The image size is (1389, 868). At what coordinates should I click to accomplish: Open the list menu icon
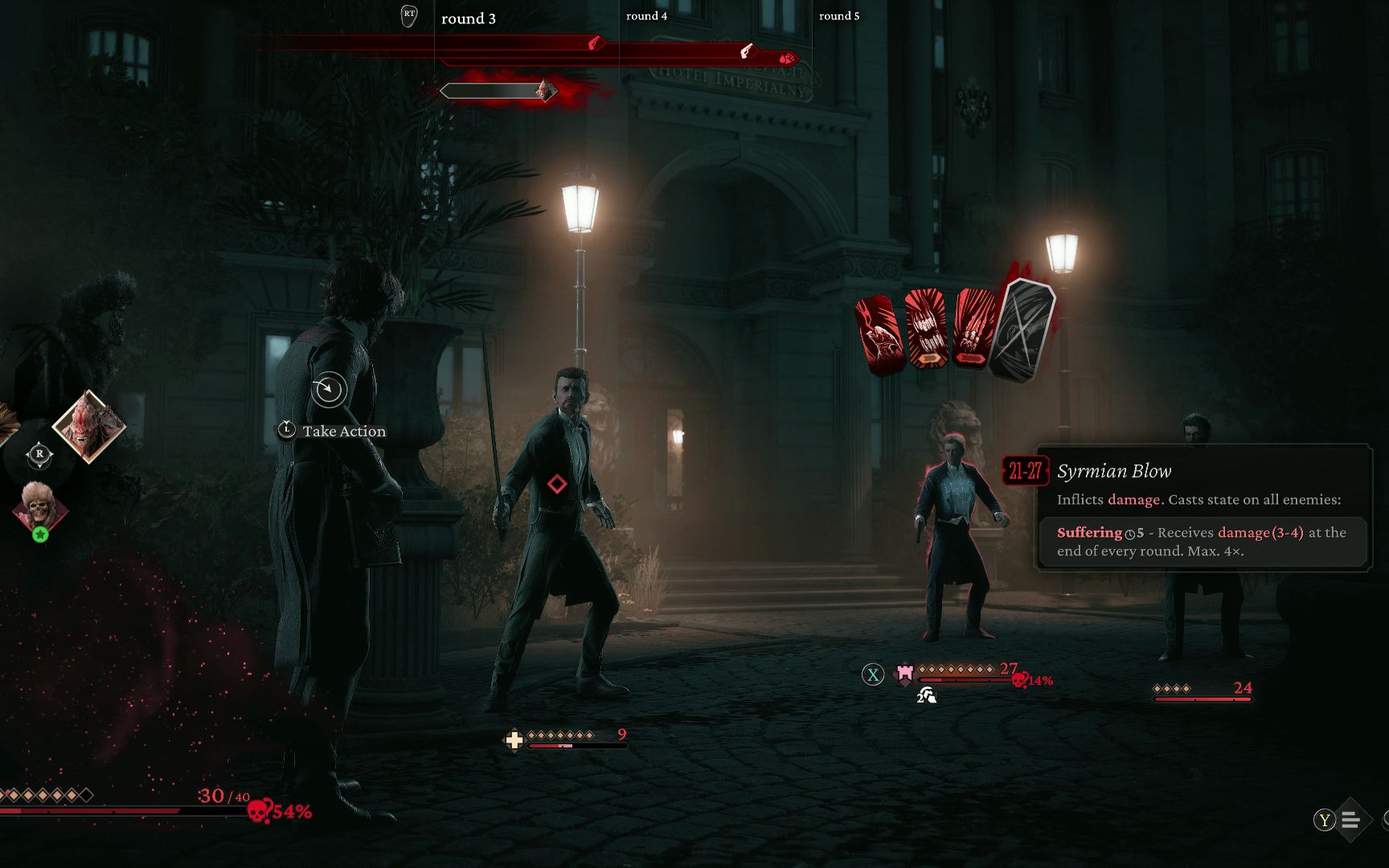point(1350,820)
